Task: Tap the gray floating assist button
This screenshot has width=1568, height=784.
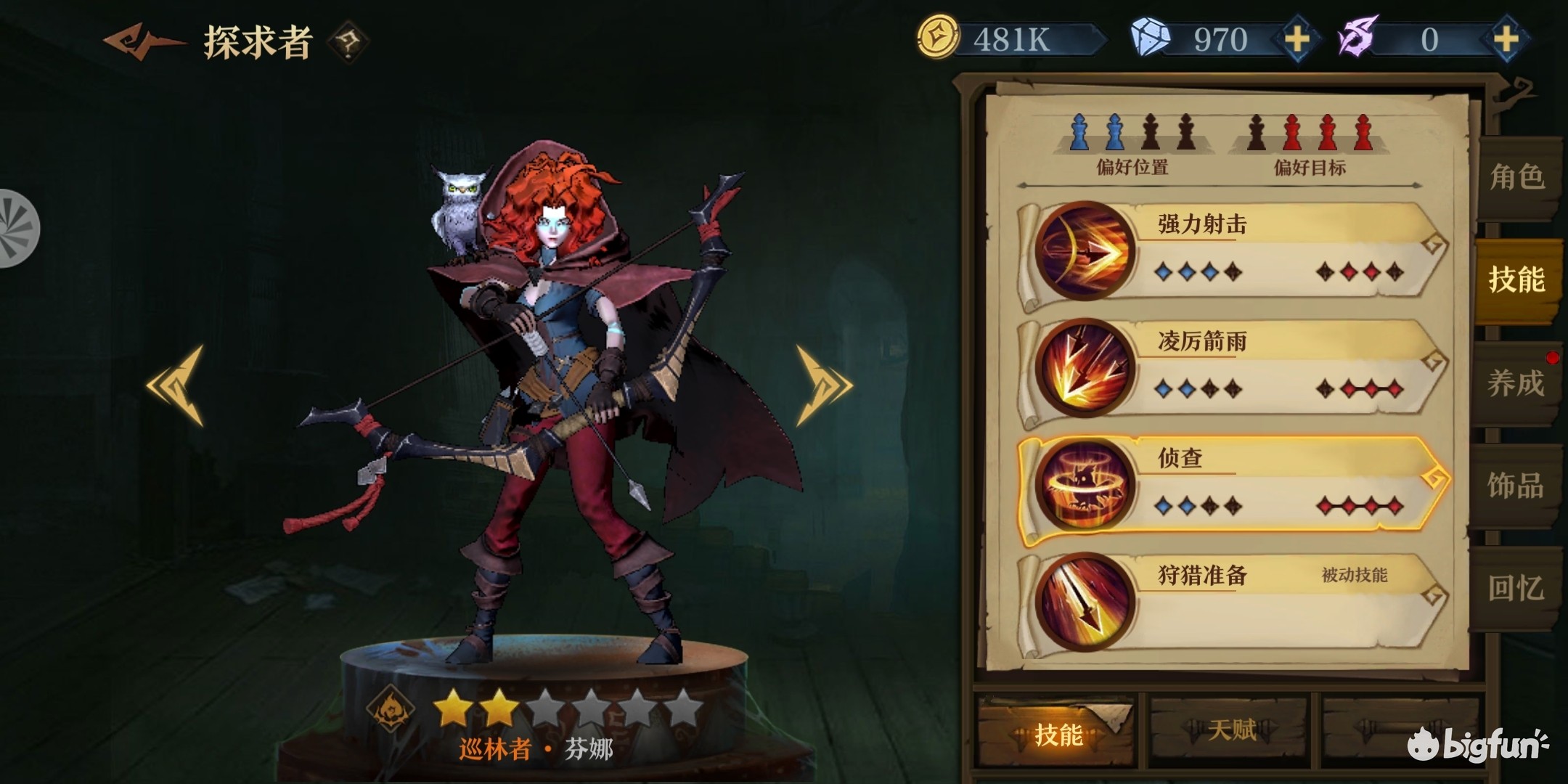Action: pos(16,229)
